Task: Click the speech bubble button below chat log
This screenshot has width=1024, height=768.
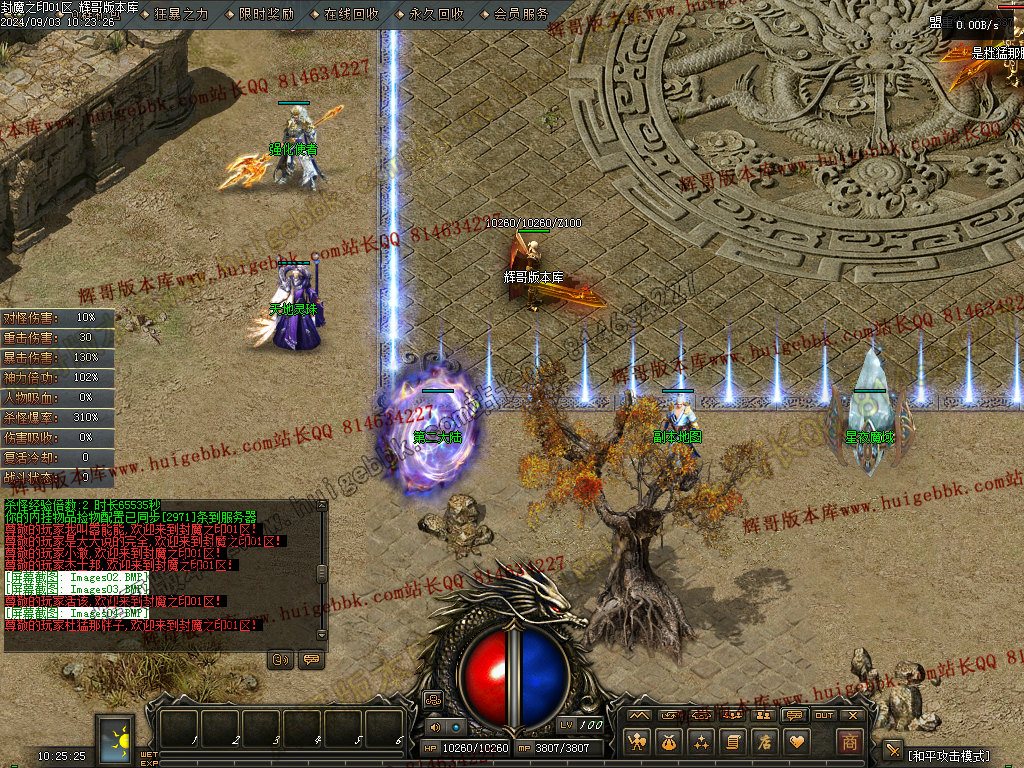Action: 310,660
